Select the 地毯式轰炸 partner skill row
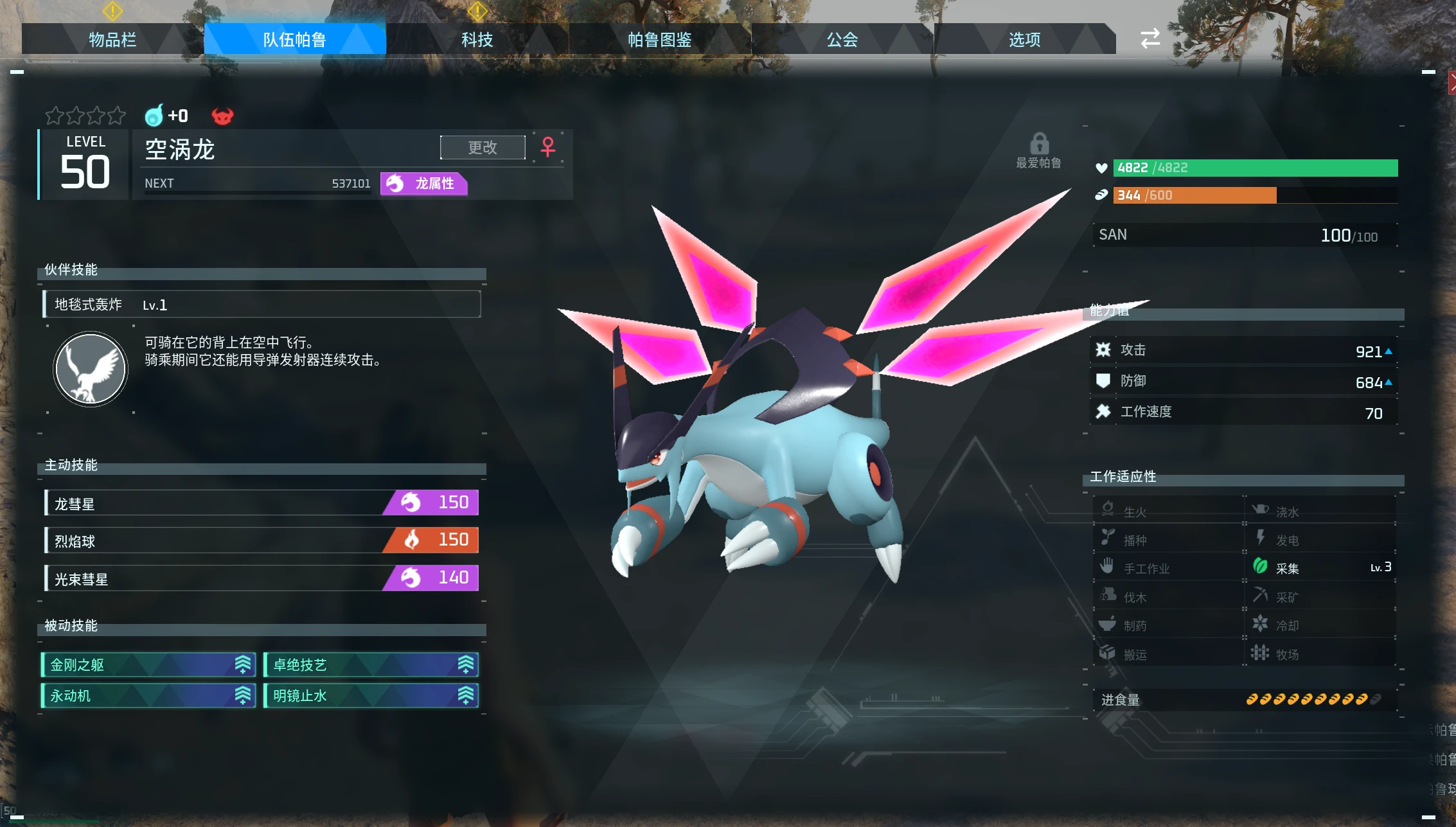The height and width of the screenshot is (827, 1456). tap(262, 305)
